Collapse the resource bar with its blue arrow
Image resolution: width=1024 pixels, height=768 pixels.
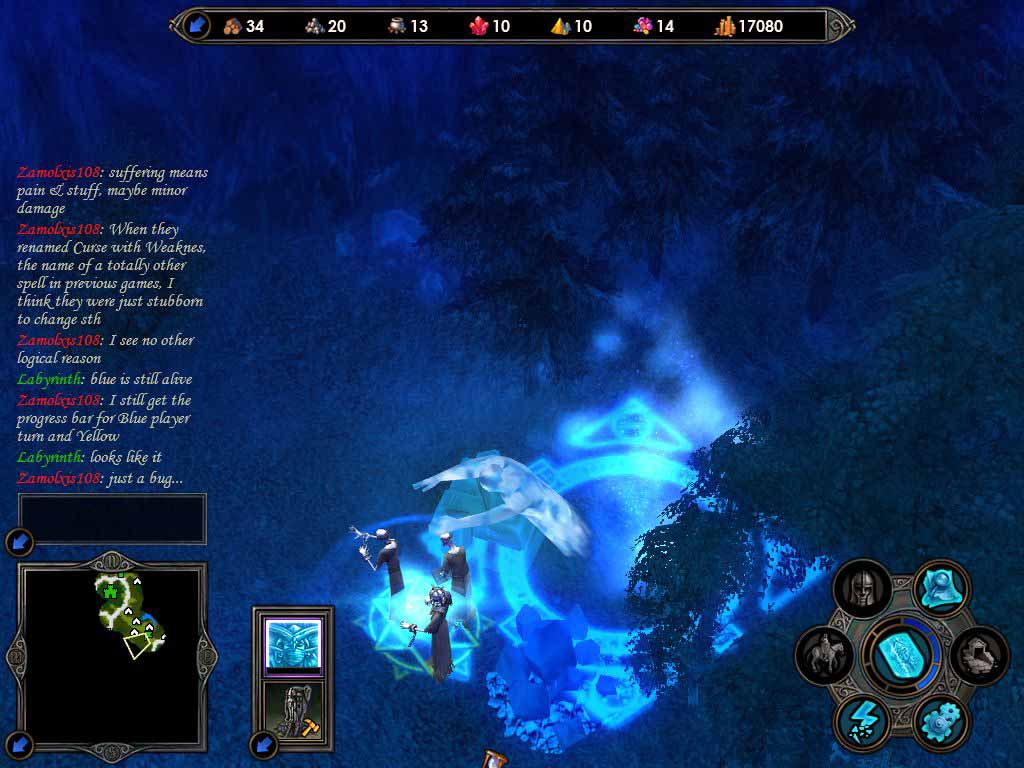[x=197, y=25]
